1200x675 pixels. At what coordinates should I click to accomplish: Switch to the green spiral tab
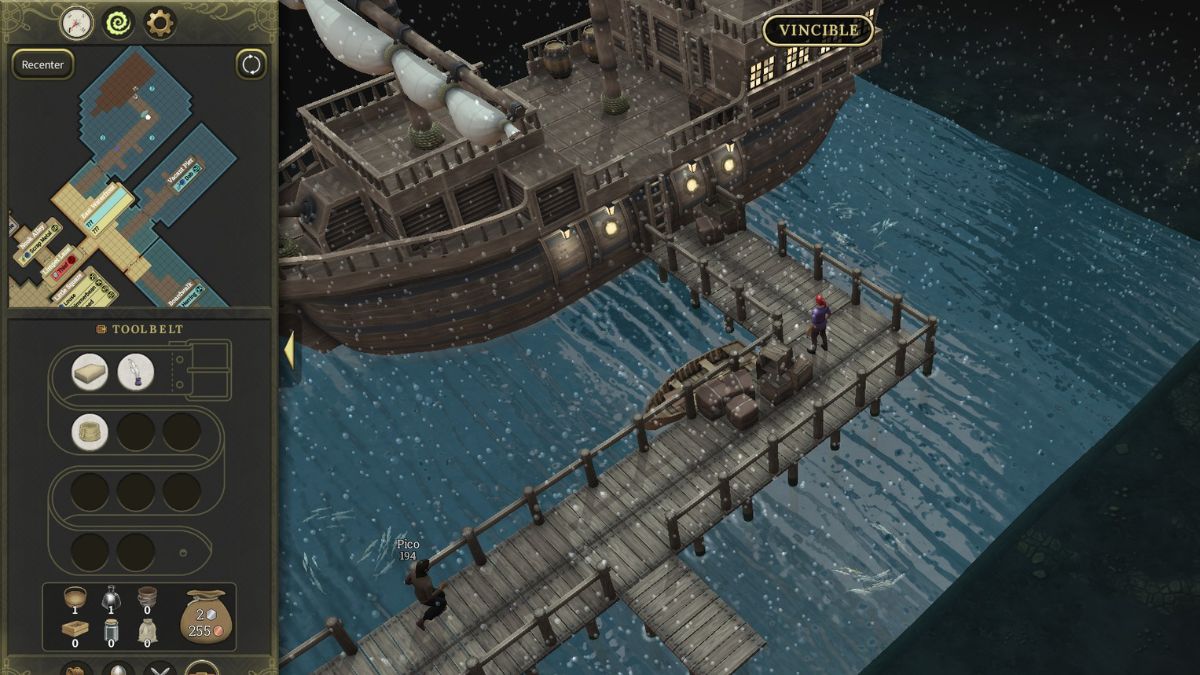coord(119,22)
